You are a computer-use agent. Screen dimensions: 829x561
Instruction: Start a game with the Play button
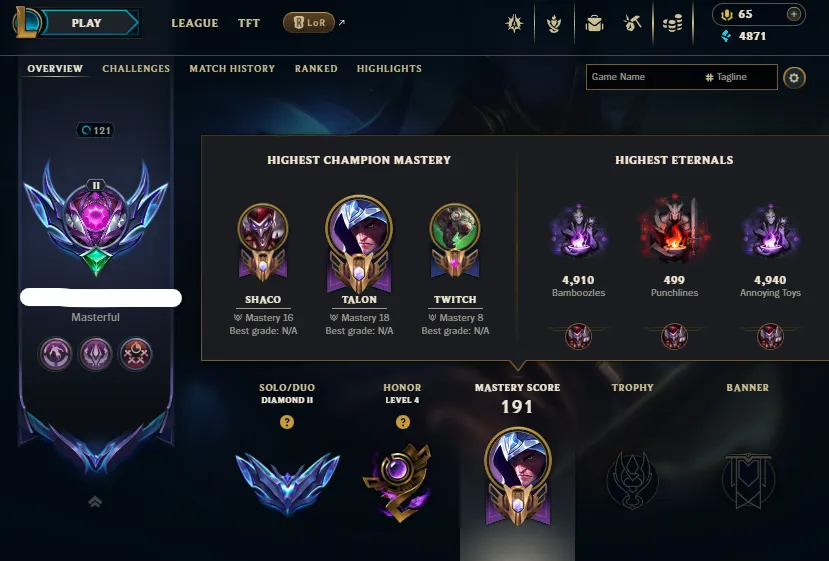tap(87, 22)
